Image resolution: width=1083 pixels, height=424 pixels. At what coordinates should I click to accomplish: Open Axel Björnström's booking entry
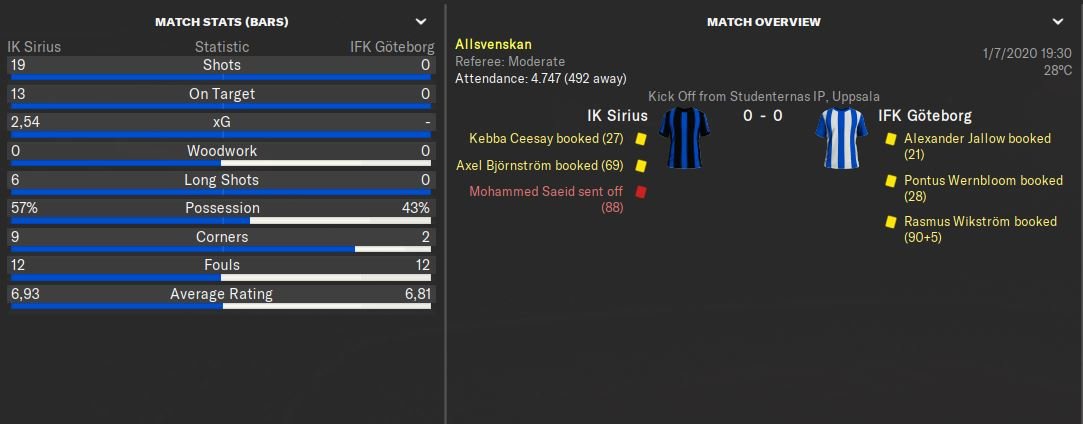(540, 166)
